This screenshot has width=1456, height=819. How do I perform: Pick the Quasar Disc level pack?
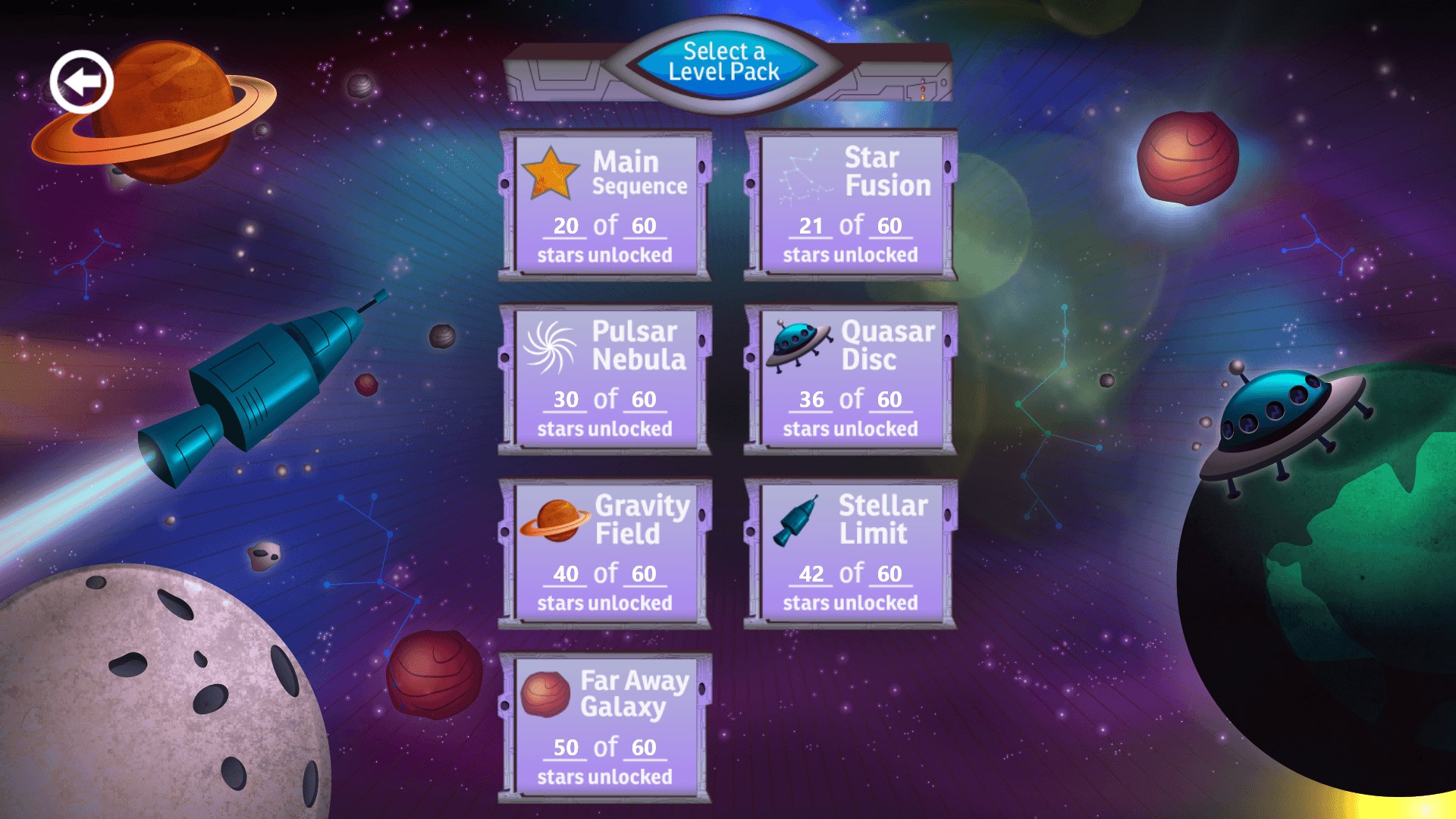(x=850, y=379)
